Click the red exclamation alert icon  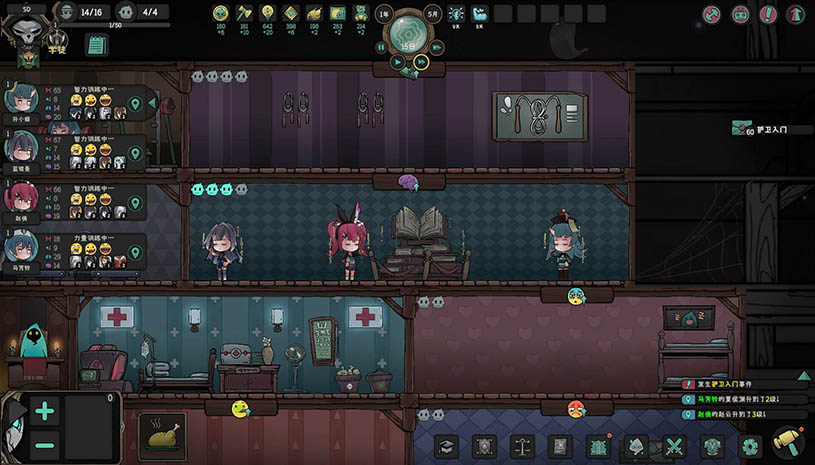click(x=768, y=15)
